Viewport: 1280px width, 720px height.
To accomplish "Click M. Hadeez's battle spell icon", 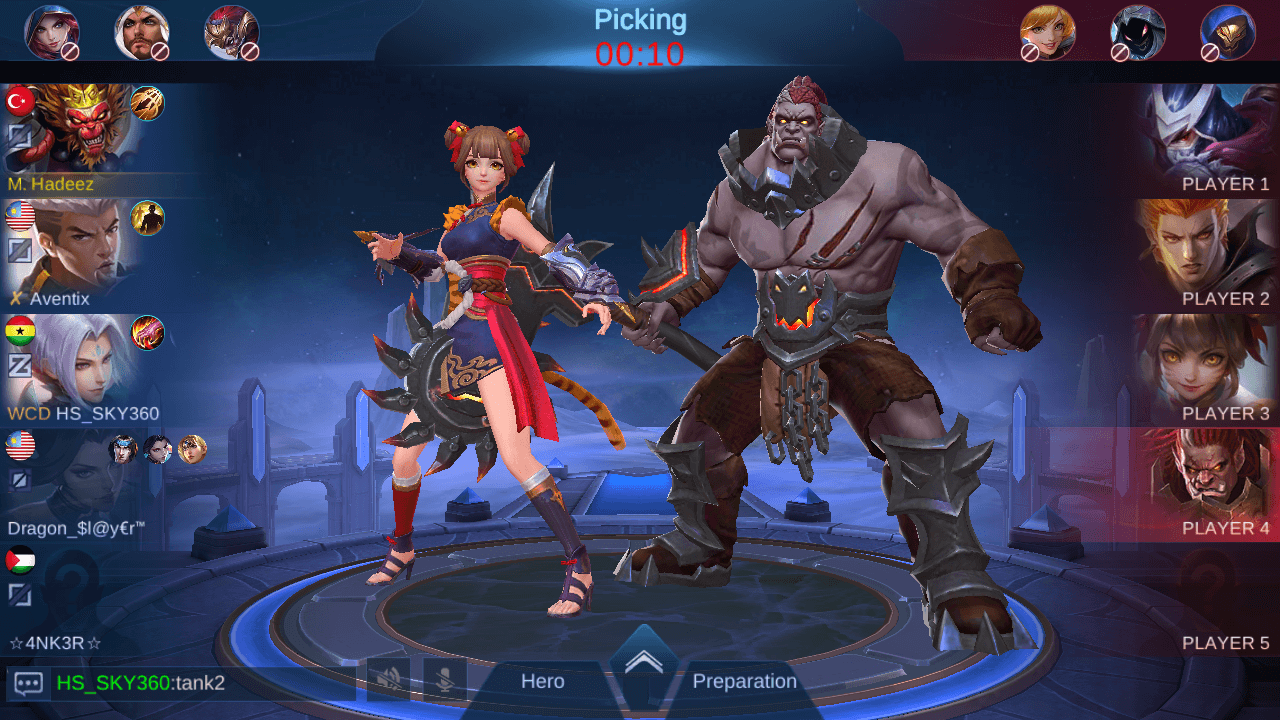I will tap(148, 103).
